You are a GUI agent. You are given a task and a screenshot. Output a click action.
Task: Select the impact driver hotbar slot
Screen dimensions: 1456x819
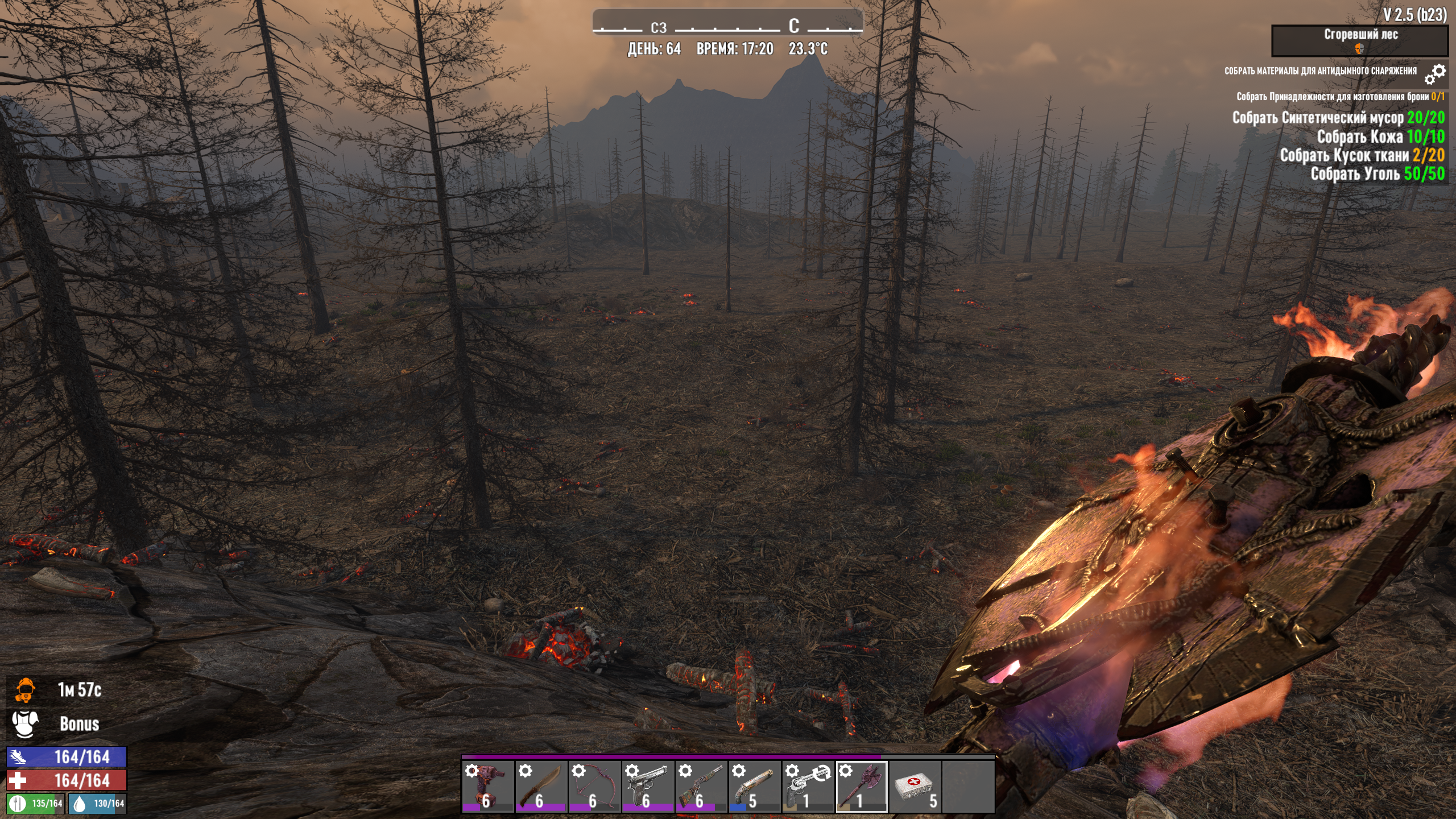click(487, 787)
